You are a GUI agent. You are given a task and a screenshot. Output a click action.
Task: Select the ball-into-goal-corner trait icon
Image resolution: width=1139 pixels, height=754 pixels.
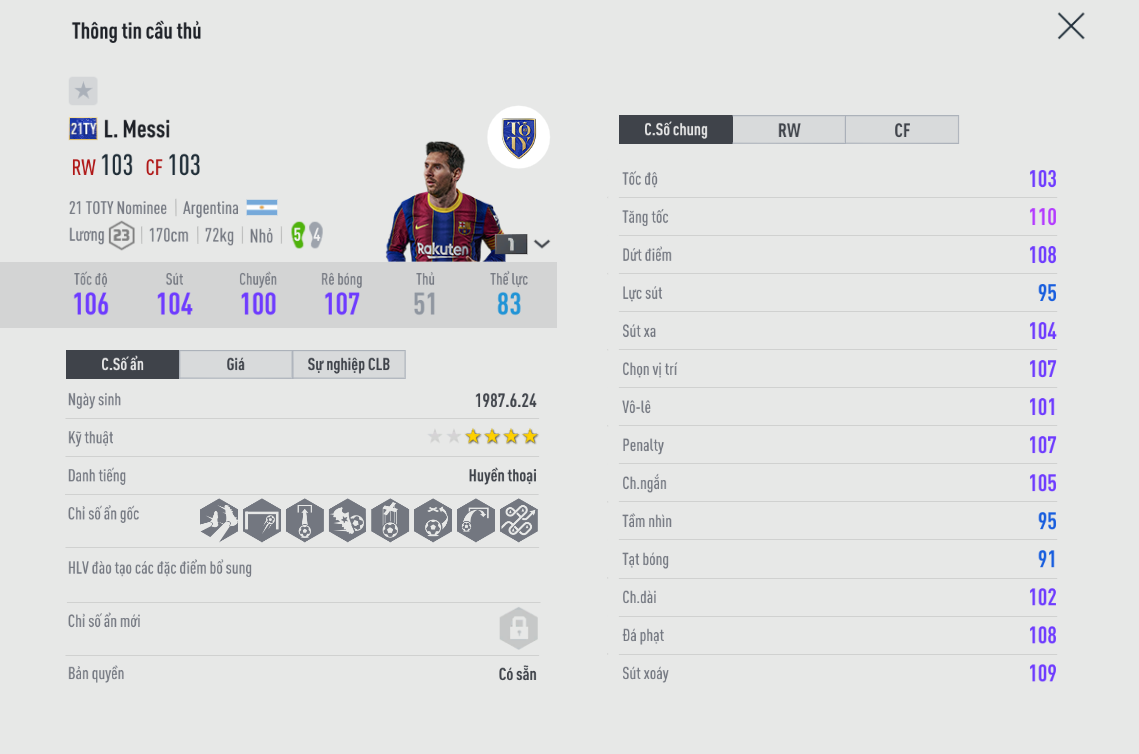coord(262,521)
